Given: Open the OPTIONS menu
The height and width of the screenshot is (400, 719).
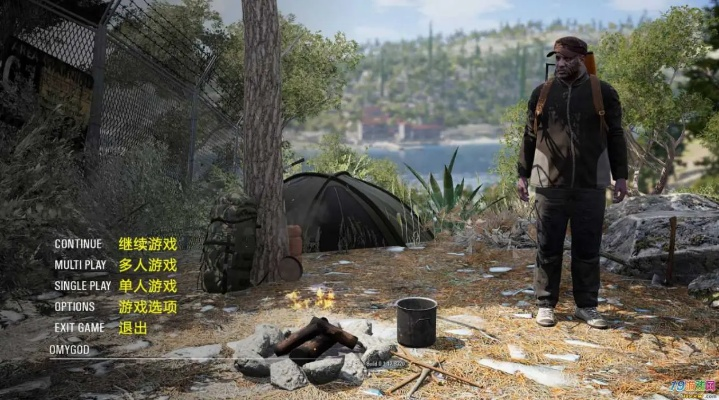Looking at the screenshot, I should [x=75, y=307].
